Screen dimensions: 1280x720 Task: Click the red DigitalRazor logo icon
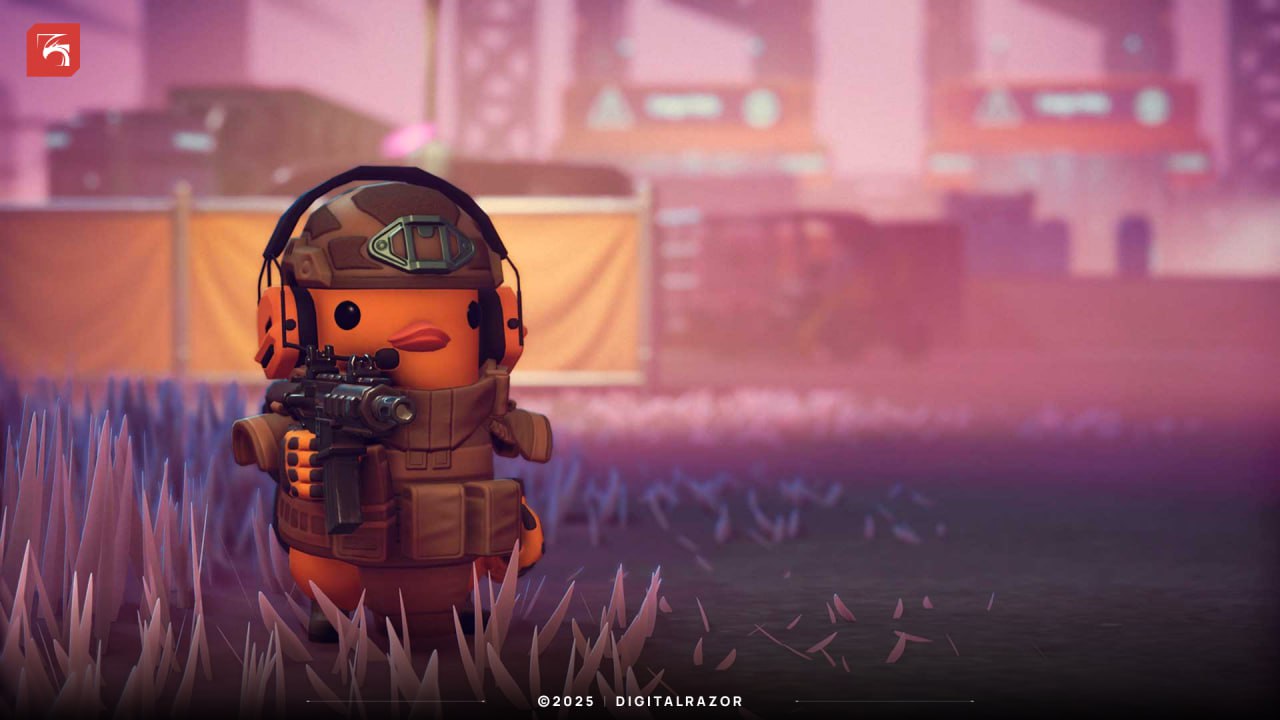coord(53,50)
